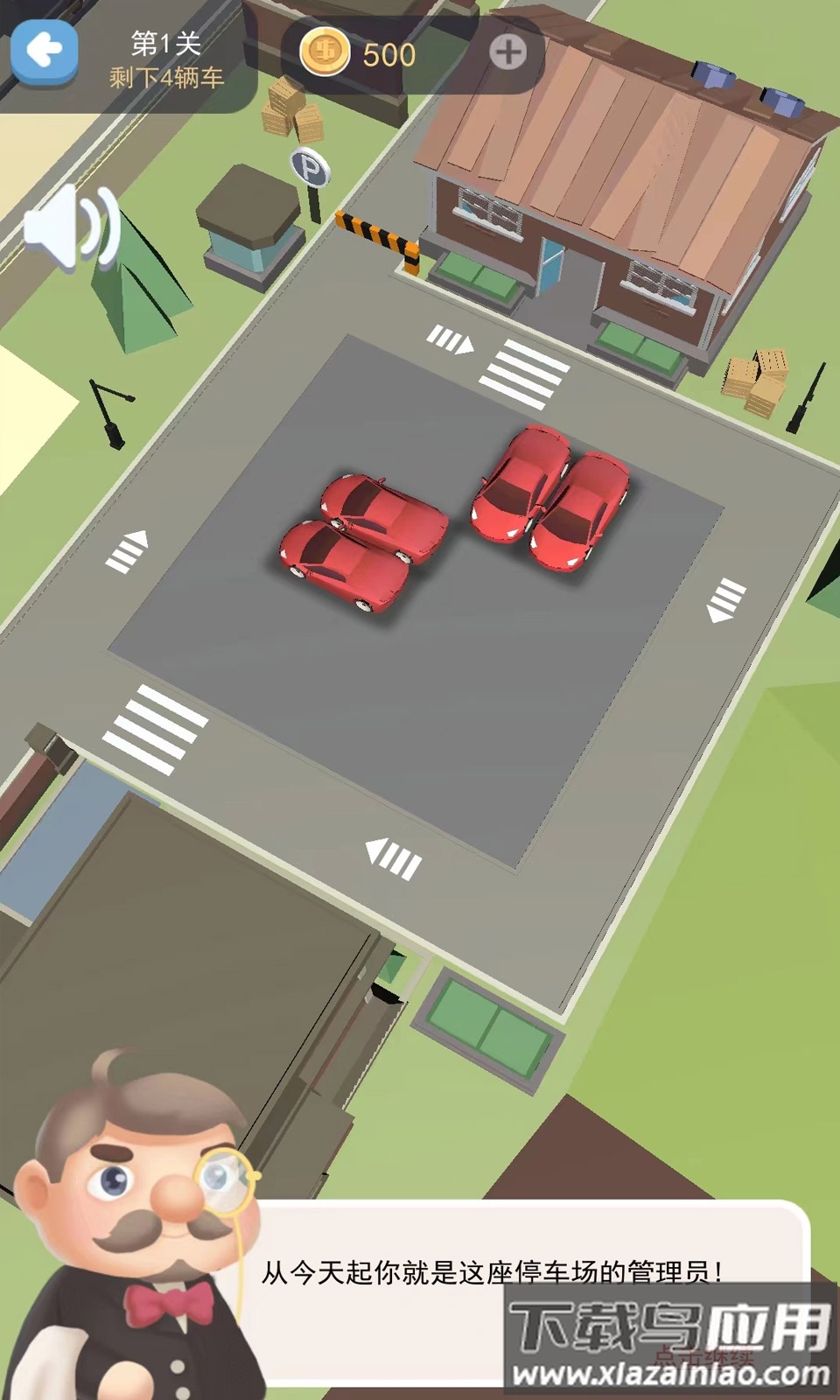The width and height of the screenshot is (840, 1400).
Task: Add more coins with the plus button
Action: pos(507,53)
